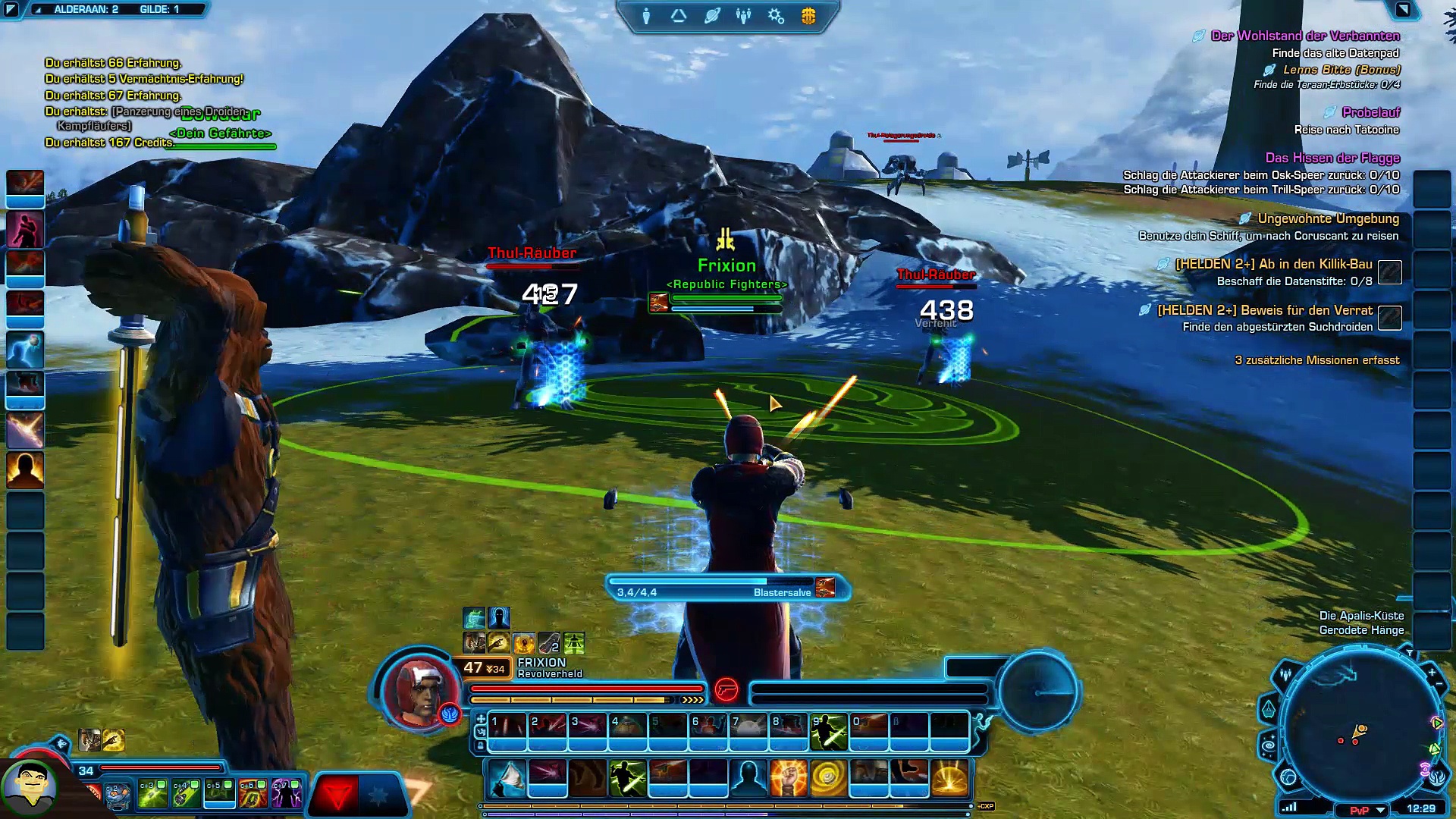
Task: Activate the golden dome shield ability
Action: tap(949, 779)
